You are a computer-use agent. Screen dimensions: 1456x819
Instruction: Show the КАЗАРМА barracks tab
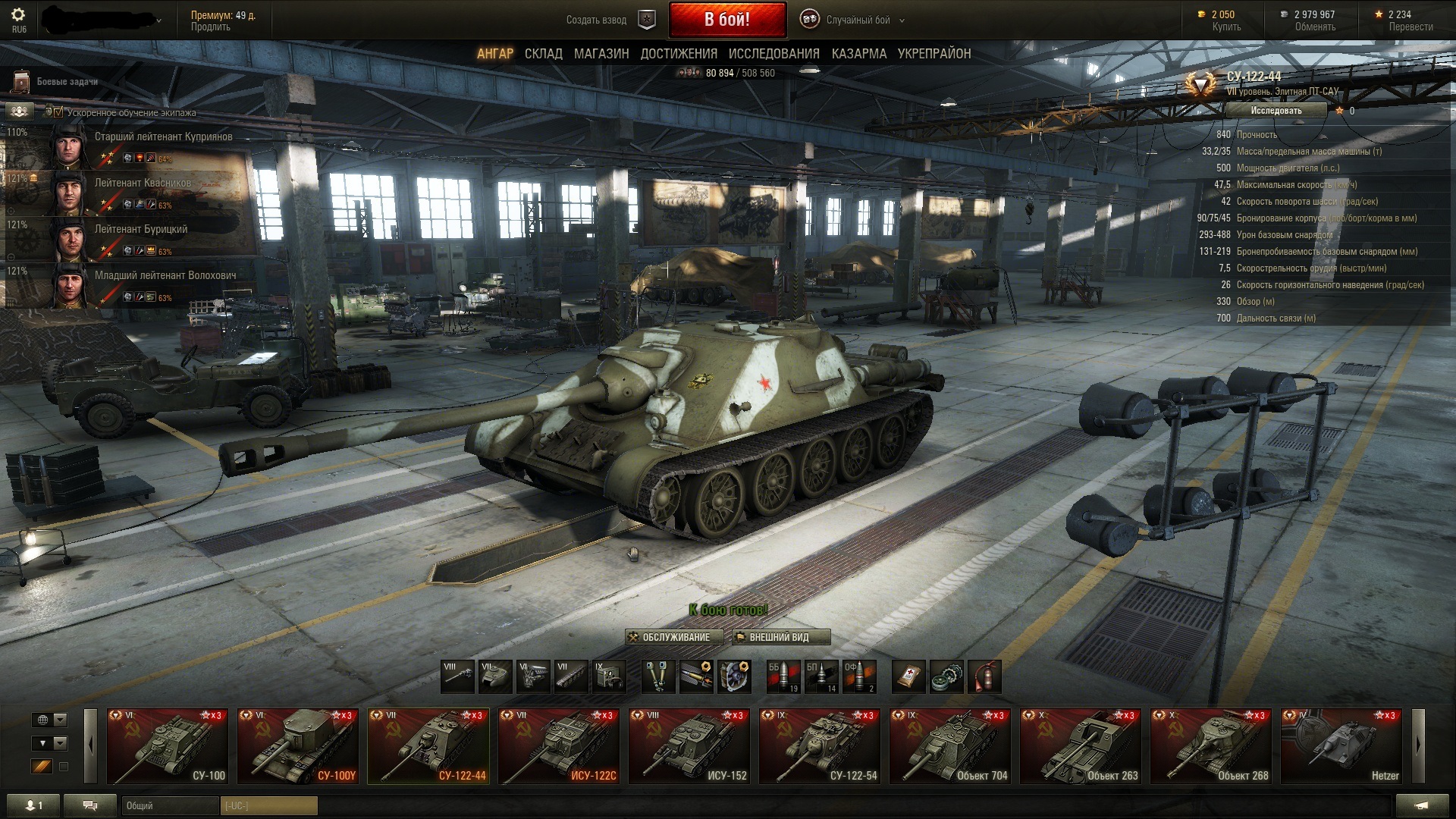click(858, 54)
